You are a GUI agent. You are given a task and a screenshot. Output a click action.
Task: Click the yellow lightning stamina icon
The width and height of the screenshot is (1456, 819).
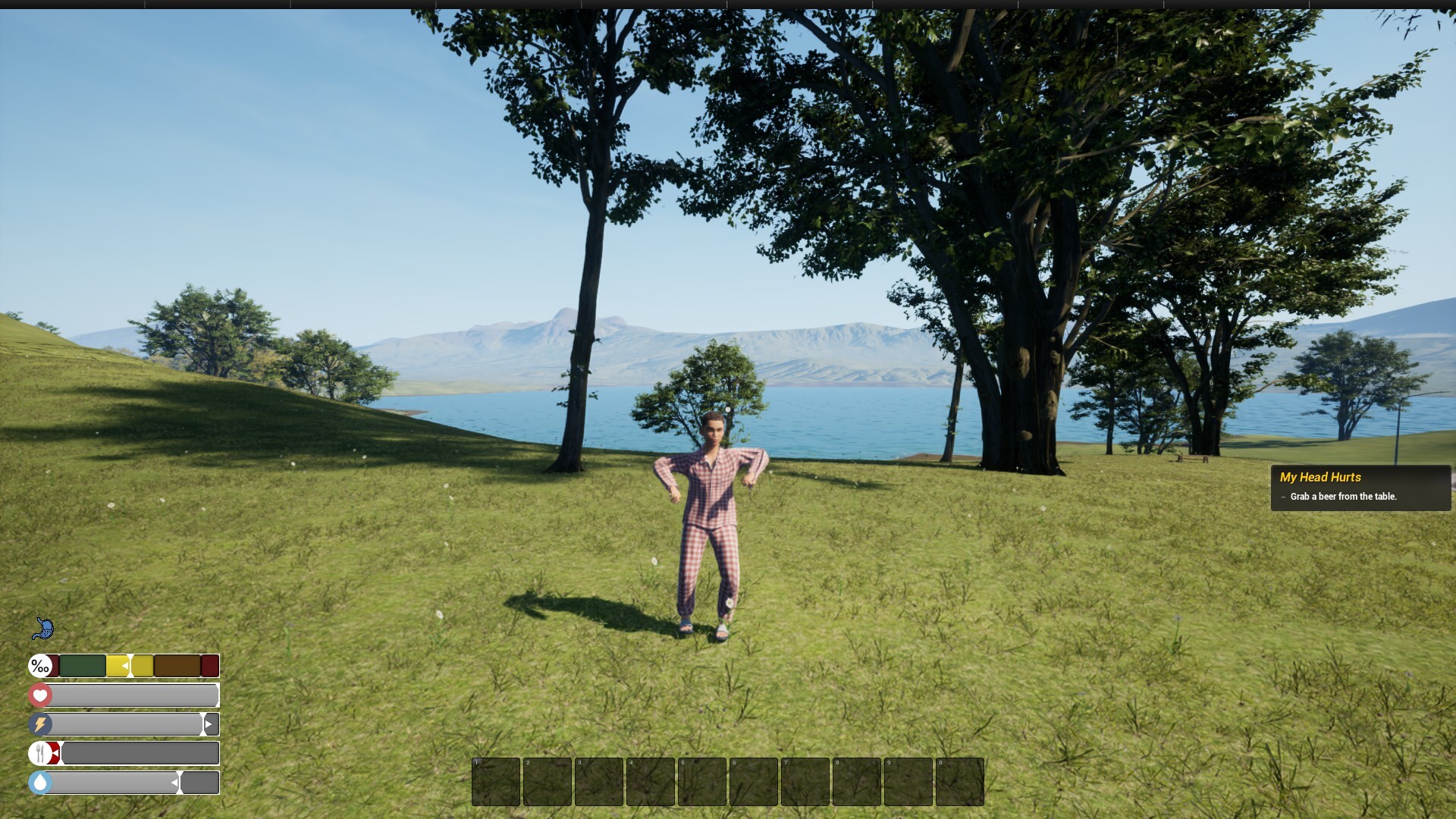point(39,724)
